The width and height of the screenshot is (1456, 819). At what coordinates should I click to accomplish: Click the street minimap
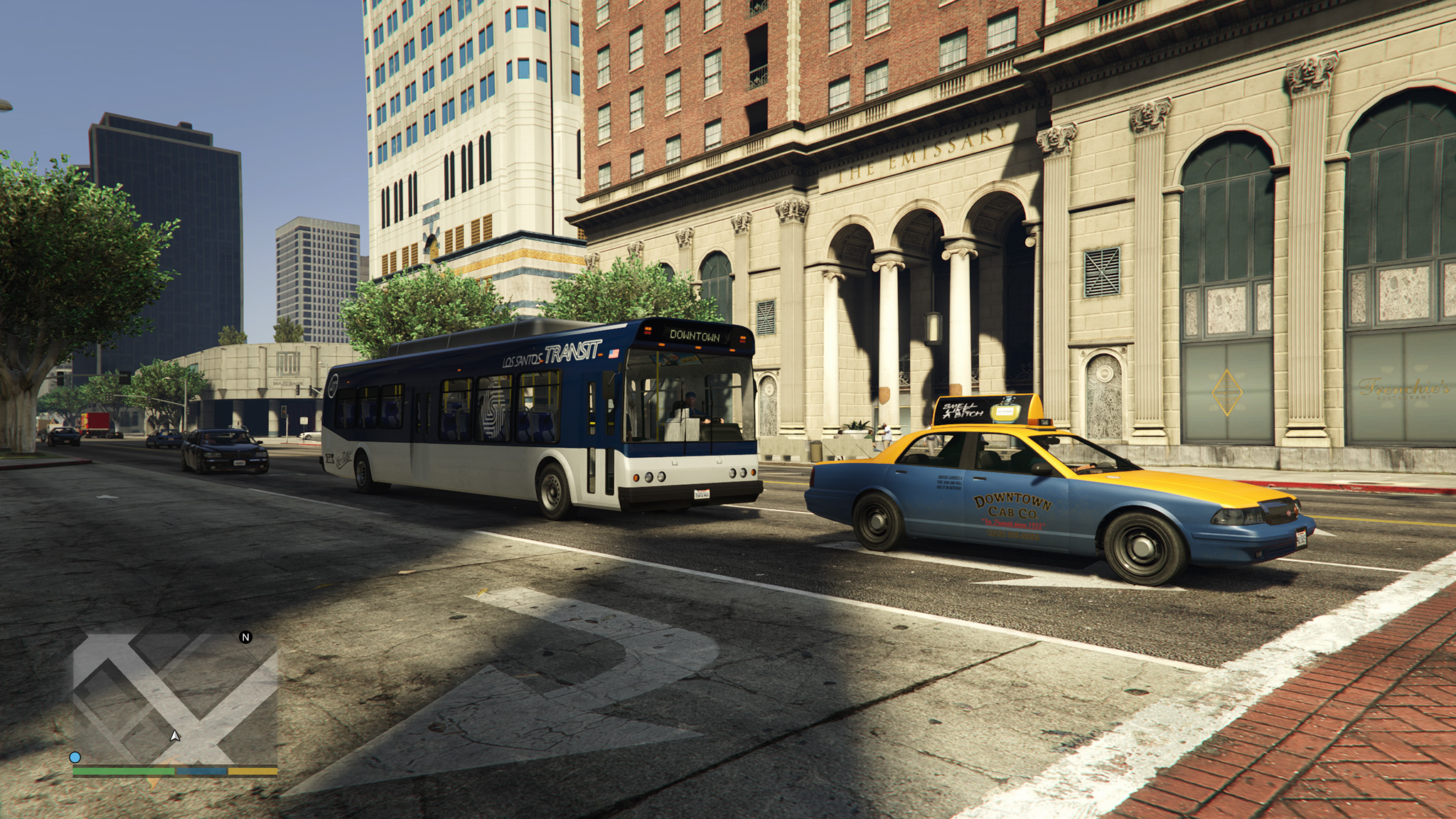coord(175,700)
